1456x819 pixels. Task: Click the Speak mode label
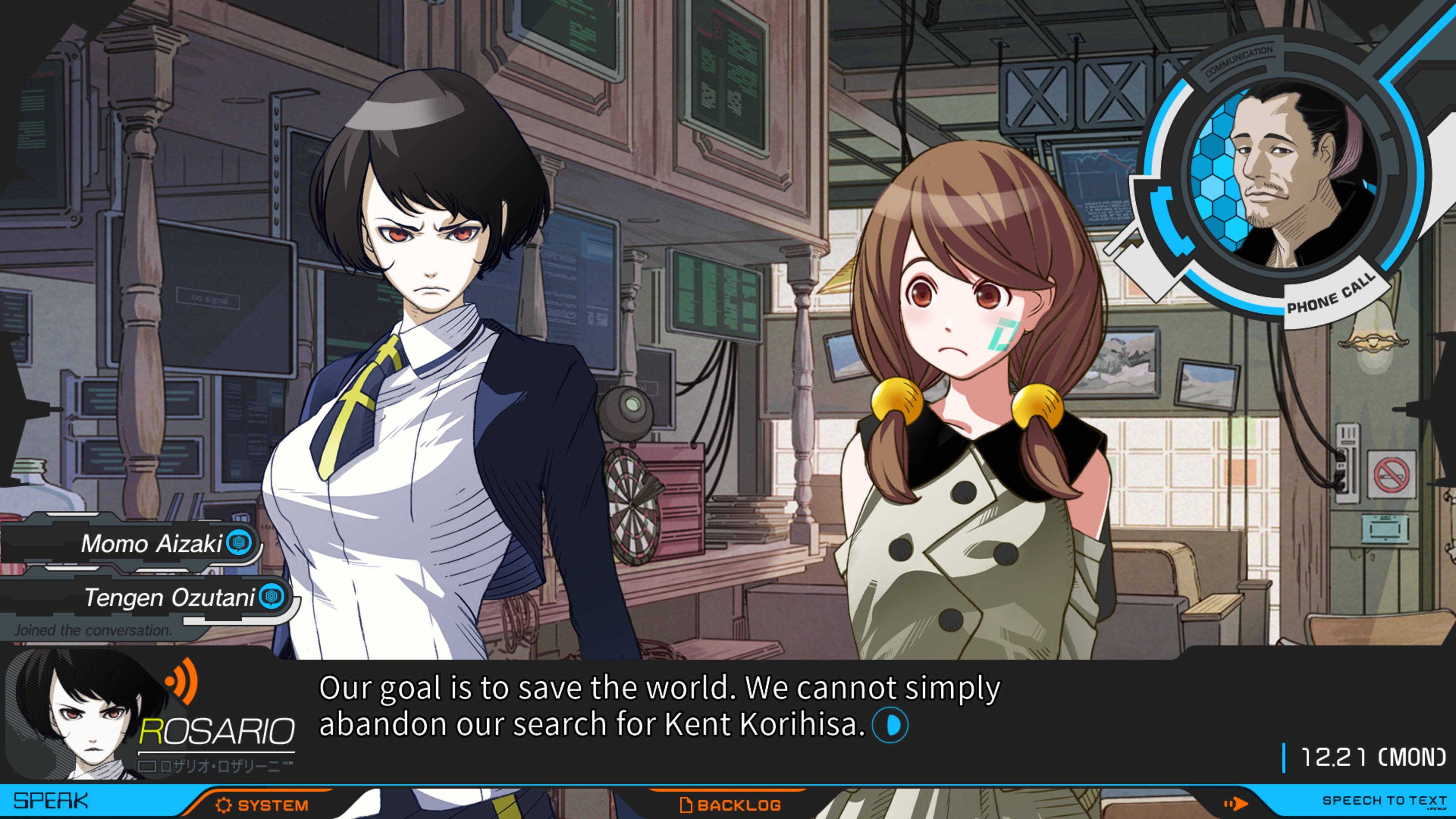point(51,801)
